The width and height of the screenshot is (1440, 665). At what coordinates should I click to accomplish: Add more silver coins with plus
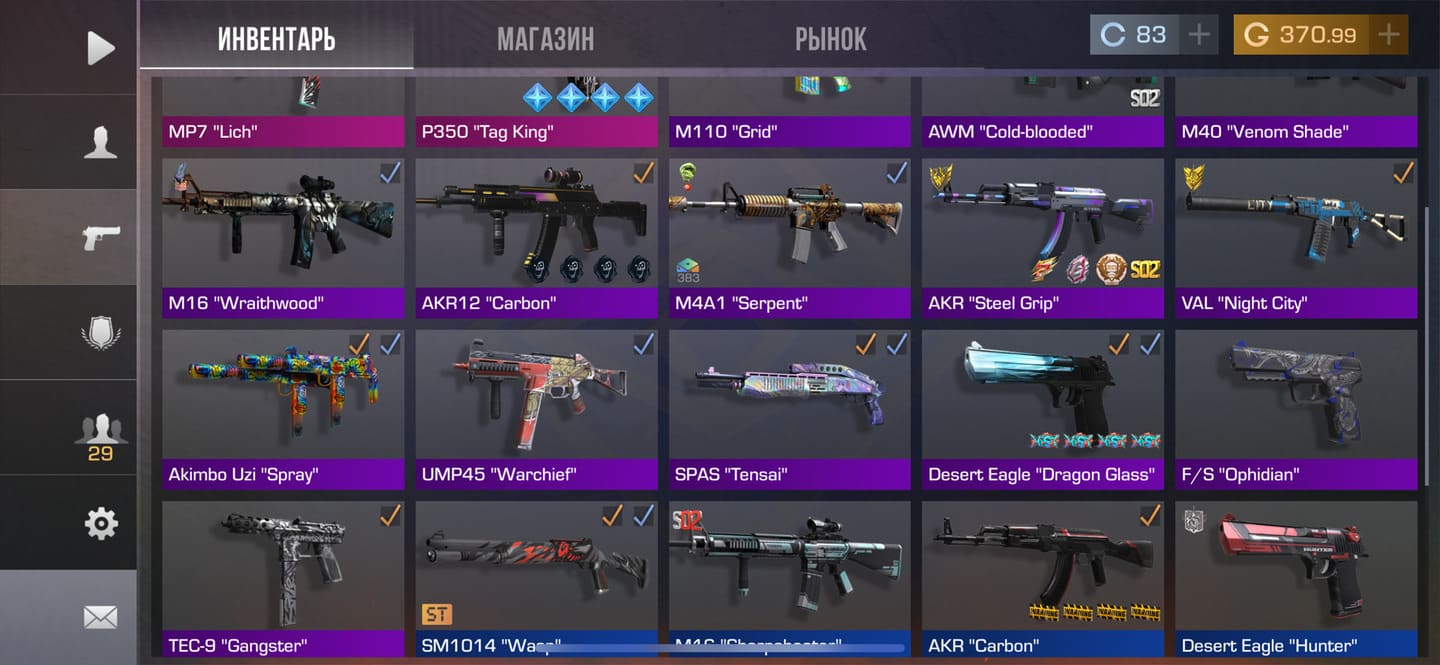tap(1198, 35)
